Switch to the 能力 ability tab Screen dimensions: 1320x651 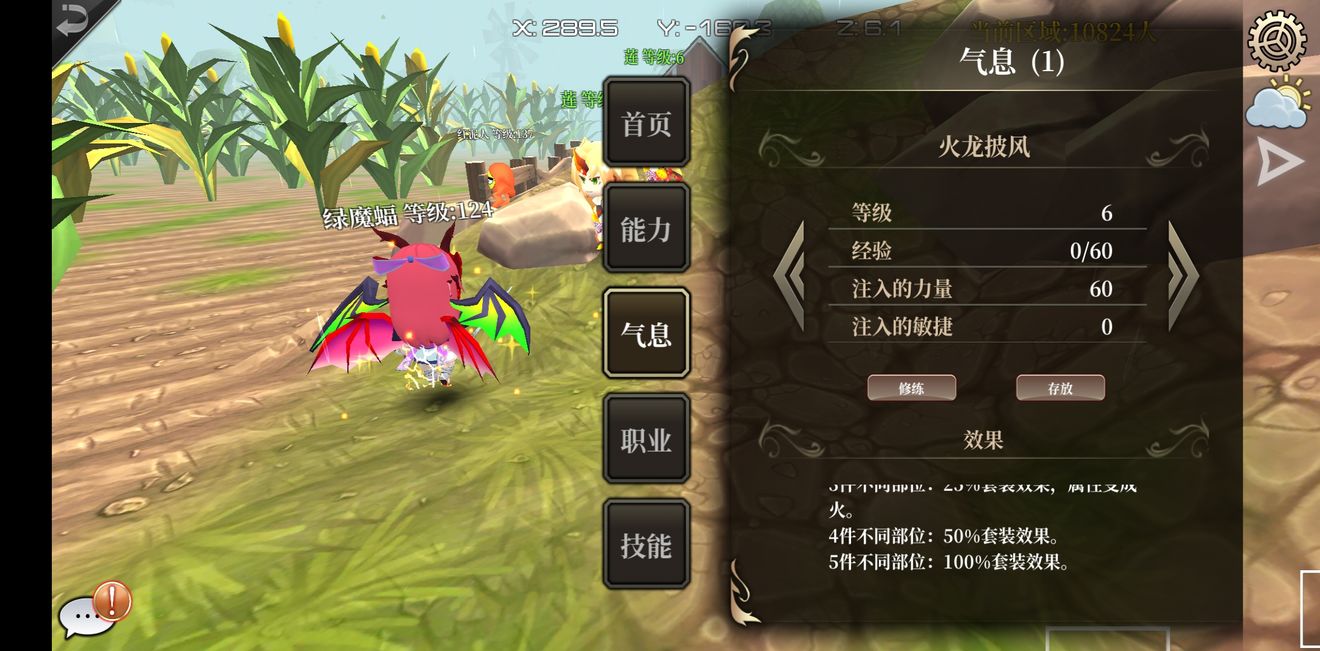click(x=646, y=229)
